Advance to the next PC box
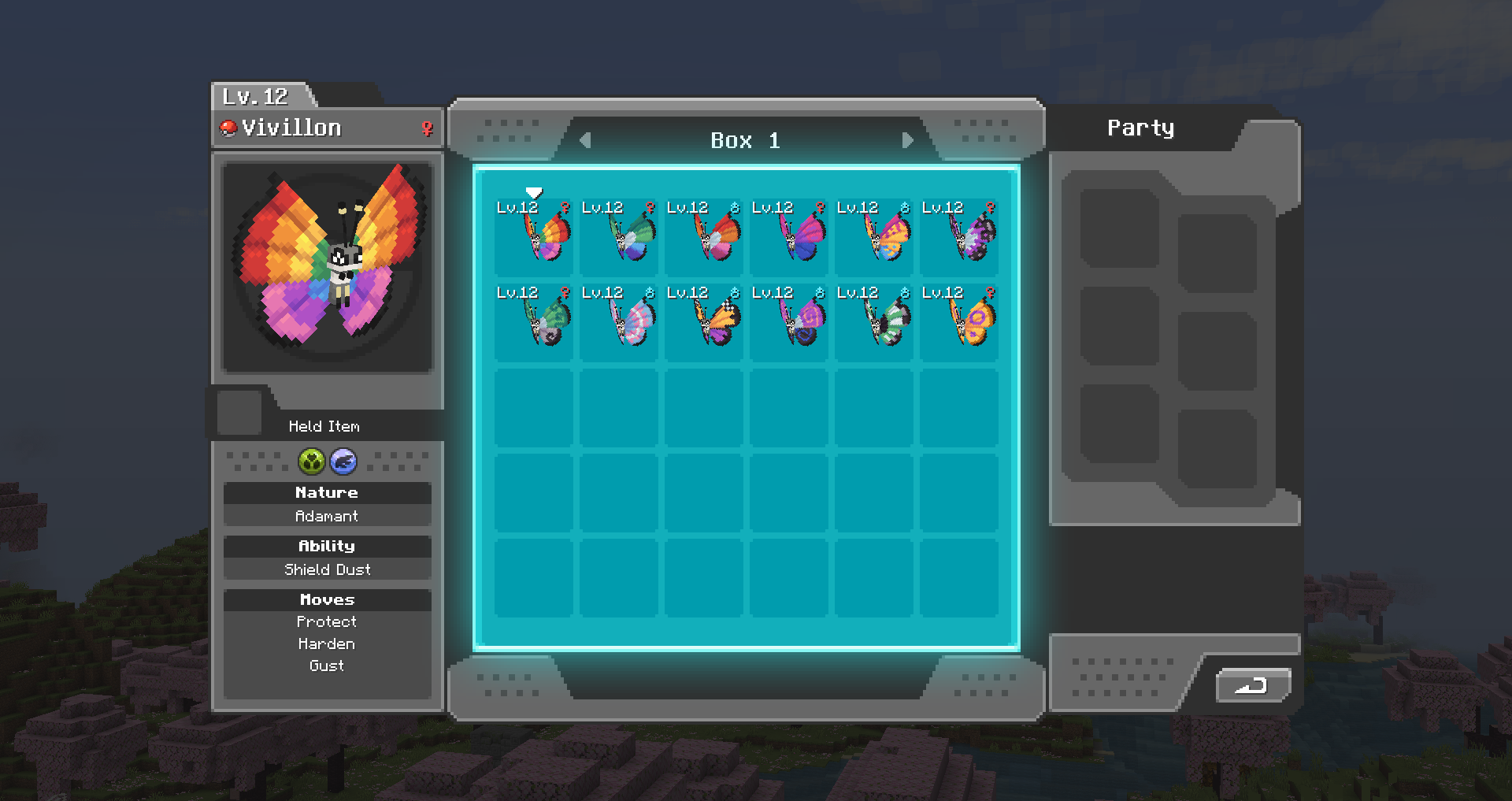1512x801 pixels. click(907, 140)
